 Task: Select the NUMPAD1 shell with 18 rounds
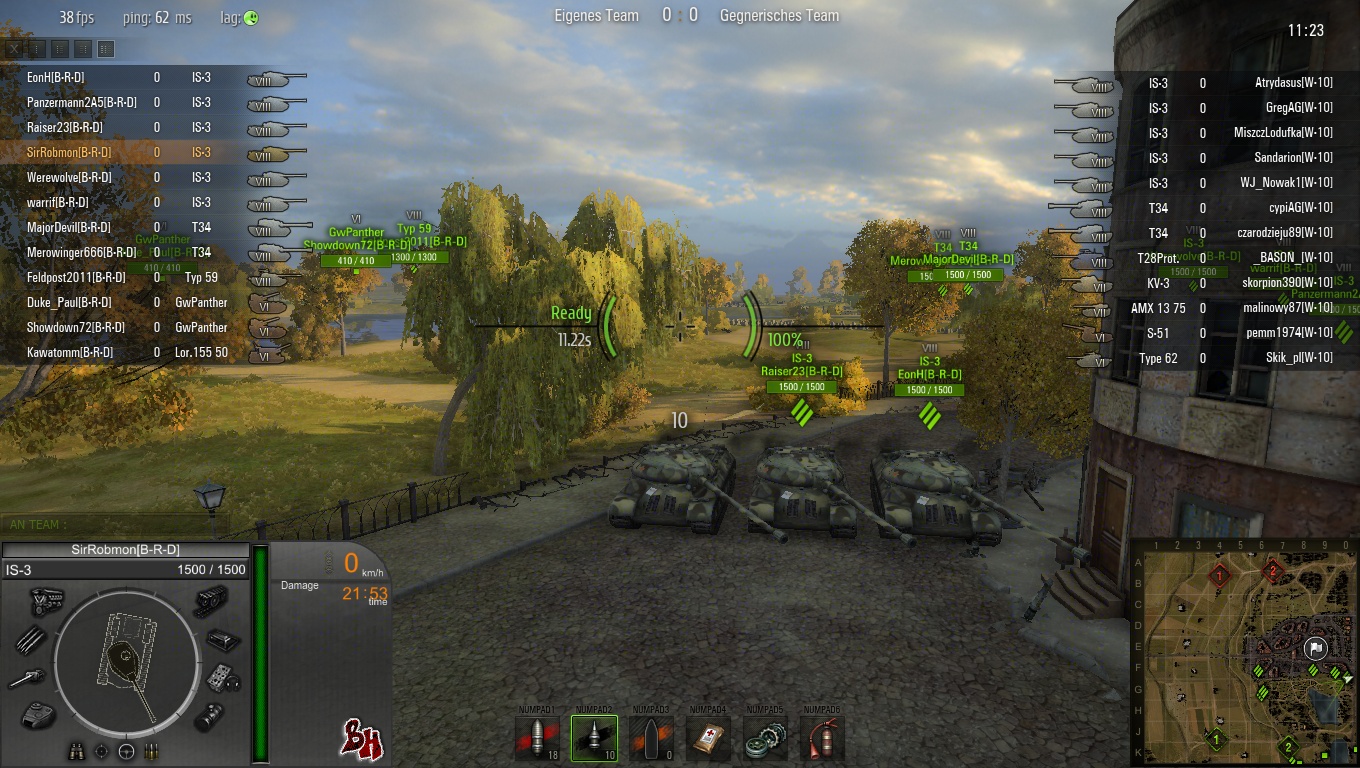tap(537, 739)
